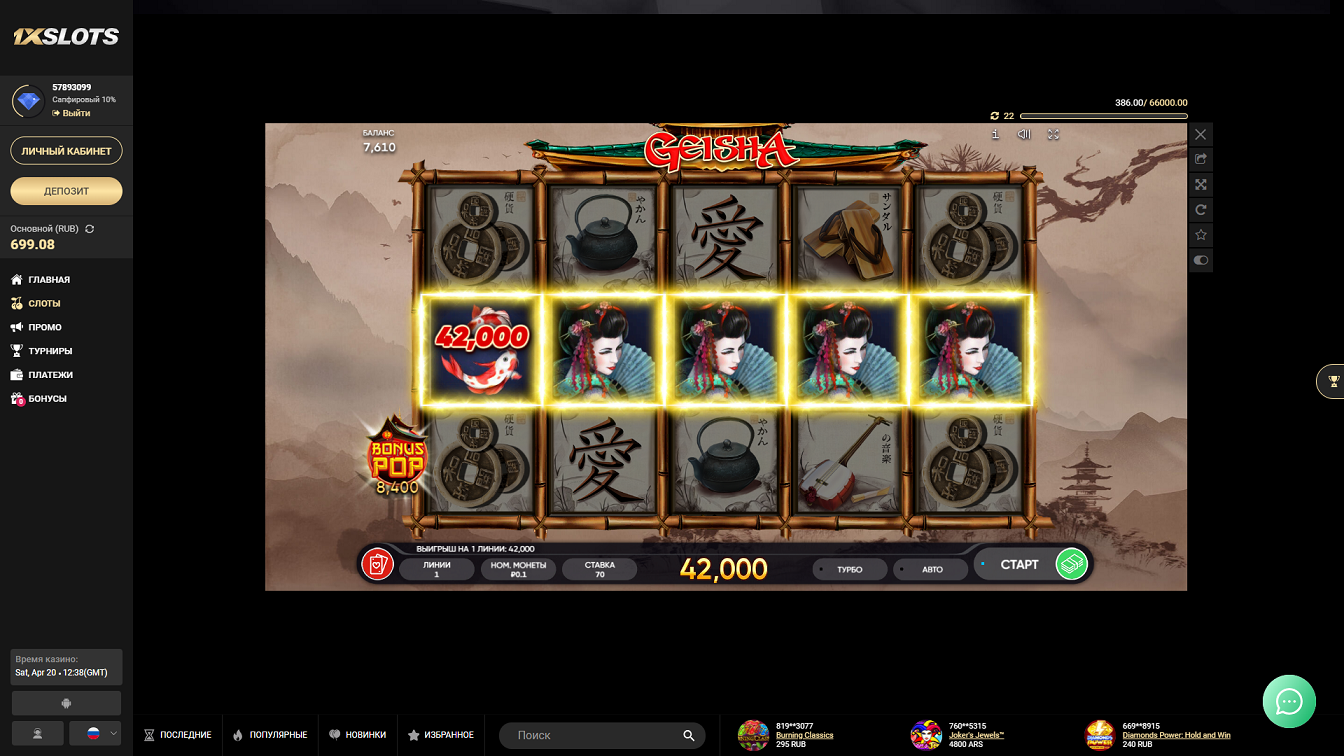1344x756 pixels.
Task: Open the red card gamble feature
Action: [377, 565]
